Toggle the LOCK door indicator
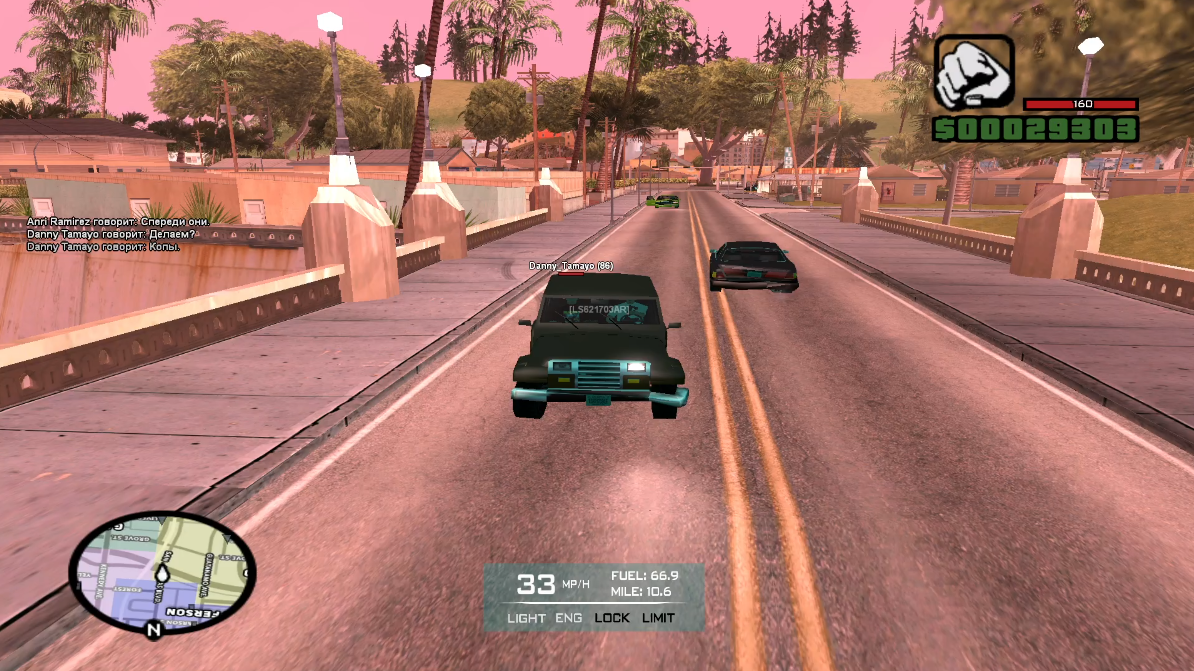This screenshot has height=671, width=1194. tap(612, 618)
